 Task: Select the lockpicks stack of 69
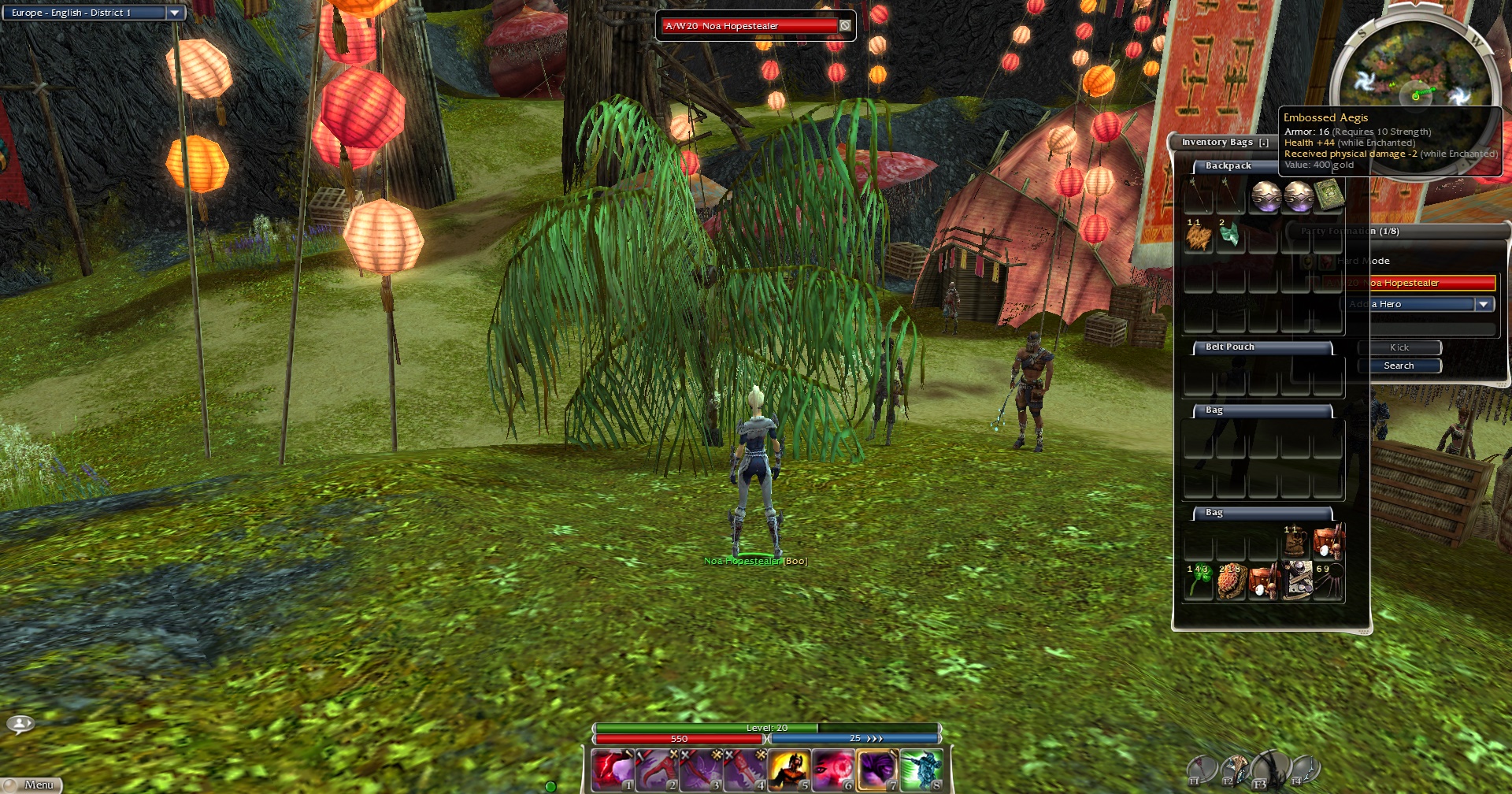pos(1329,581)
